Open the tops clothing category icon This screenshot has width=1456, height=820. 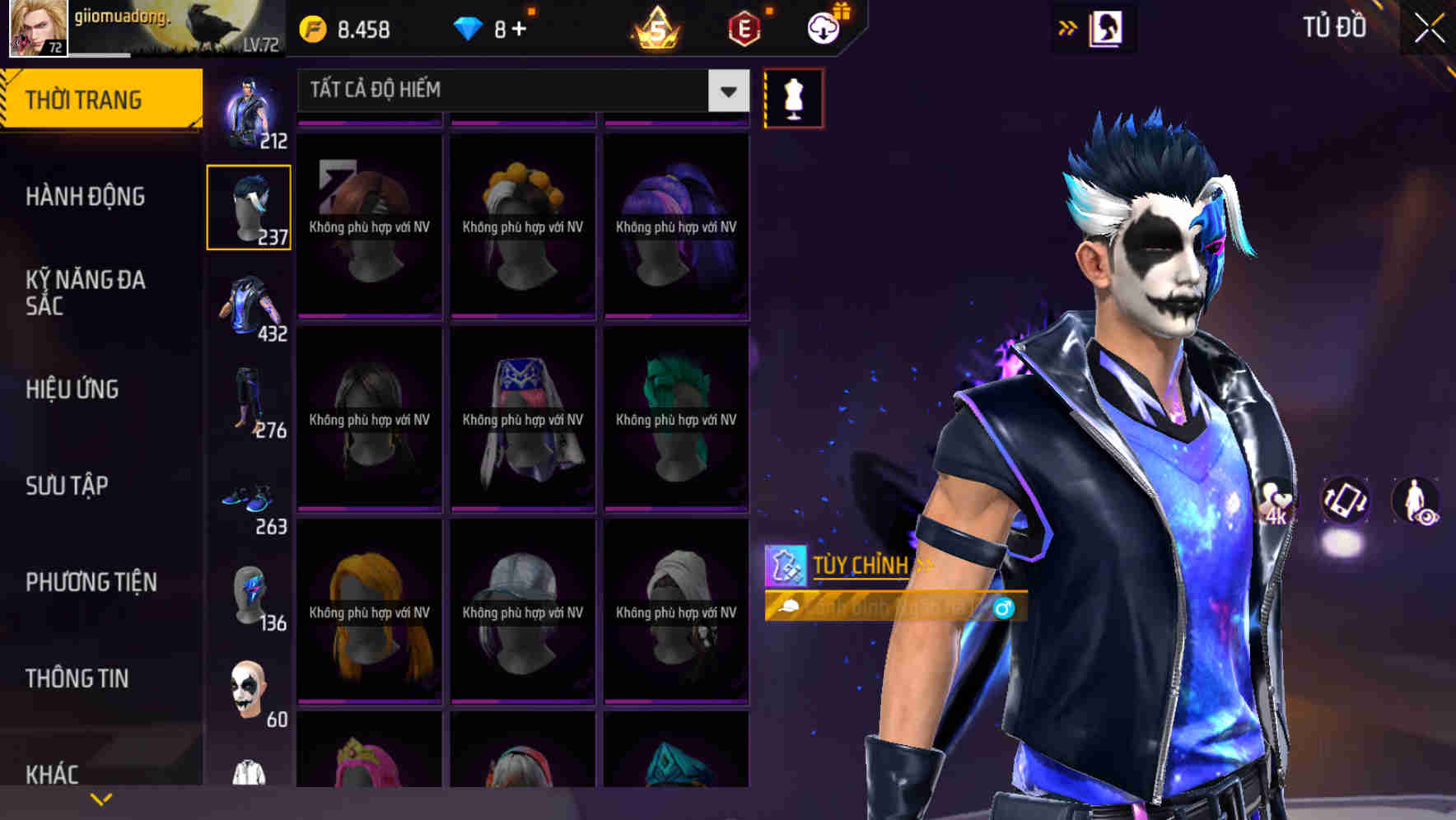click(x=249, y=305)
